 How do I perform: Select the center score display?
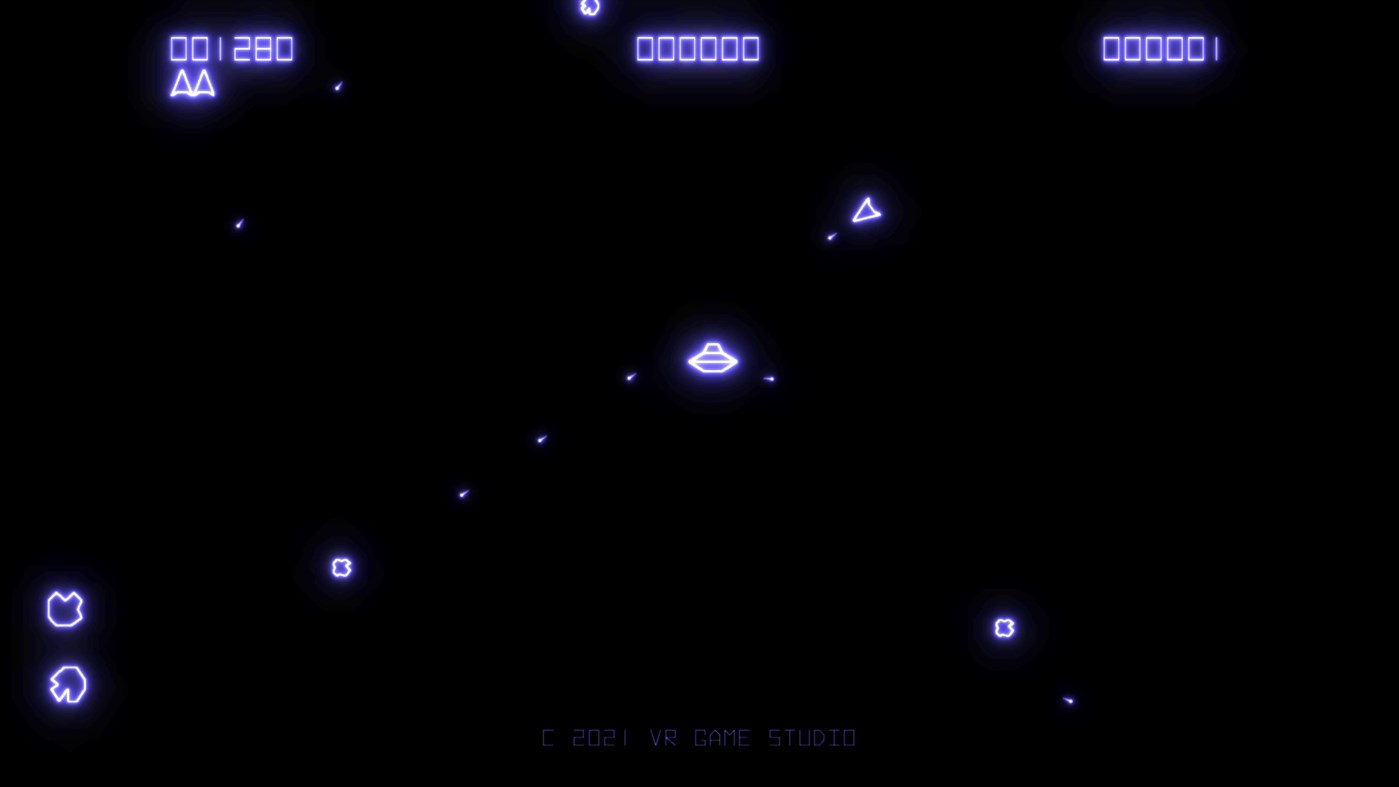[x=697, y=47]
